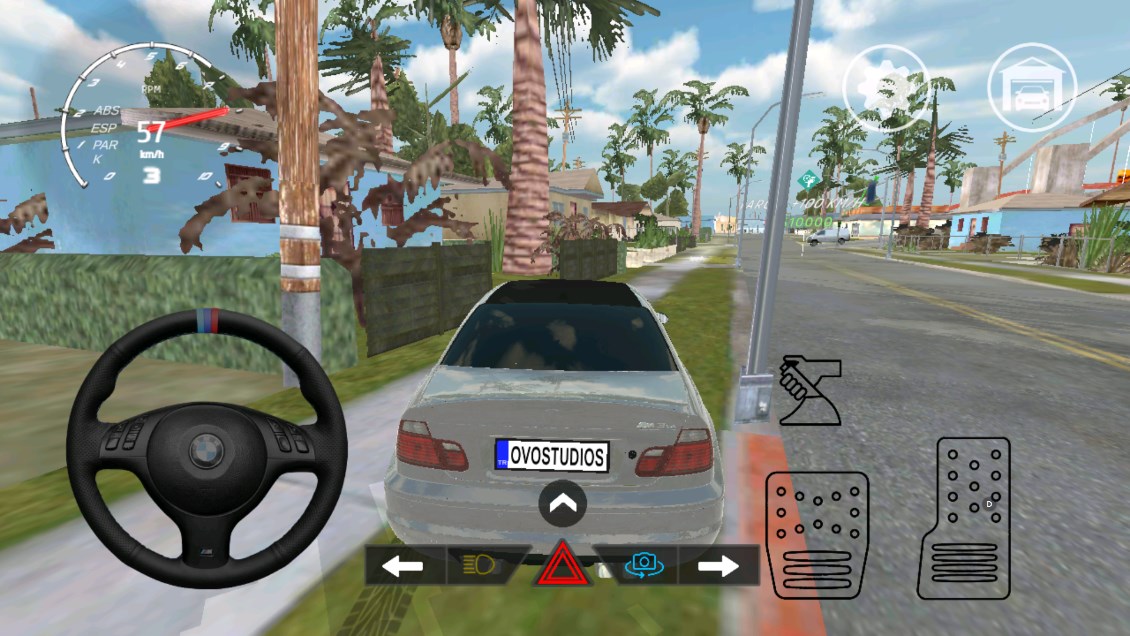Tap the gas accelerator pedal
The height and width of the screenshot is (636, 1130).
click(x=962, y=518)
